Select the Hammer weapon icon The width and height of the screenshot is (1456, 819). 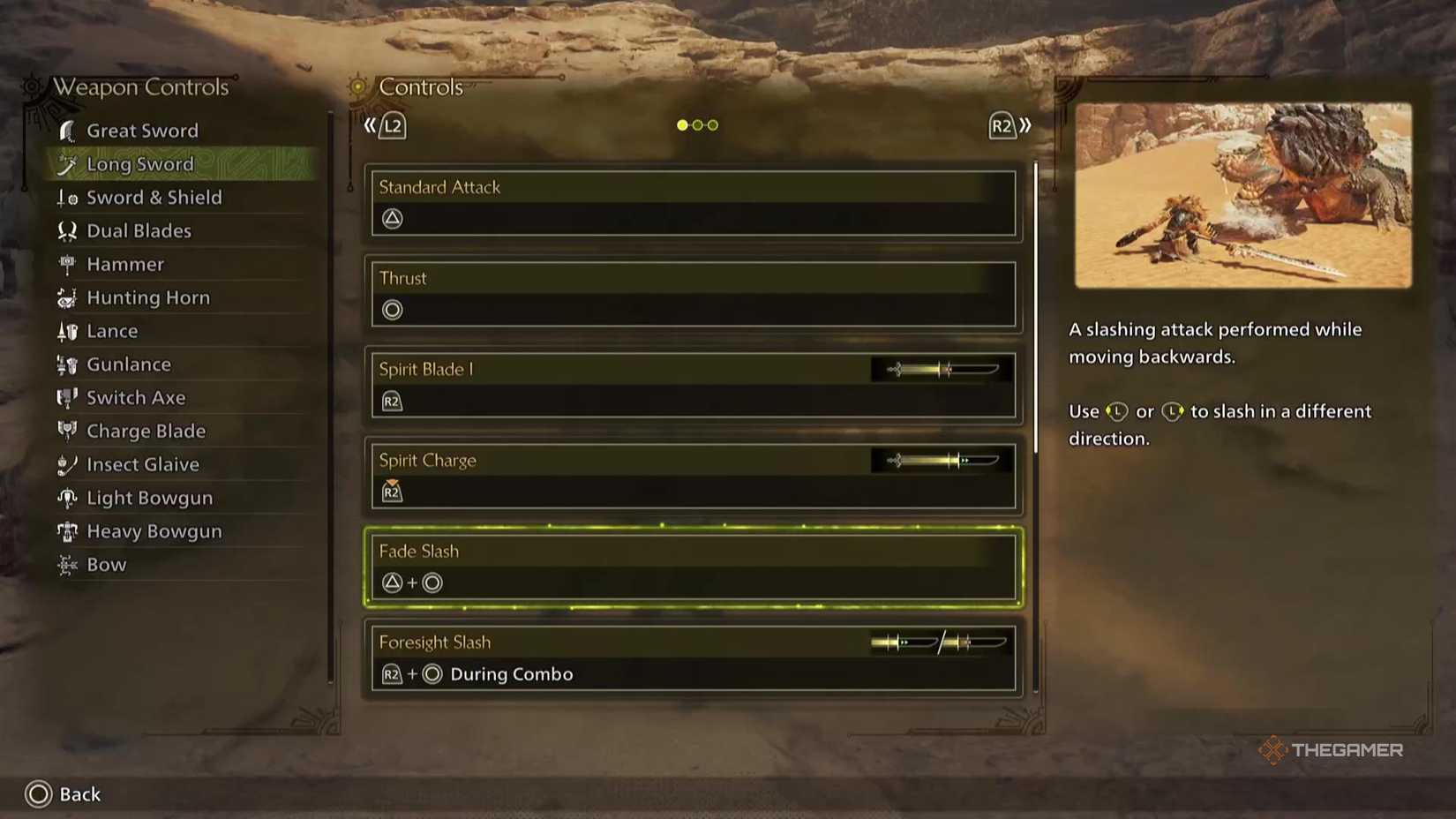66,264
